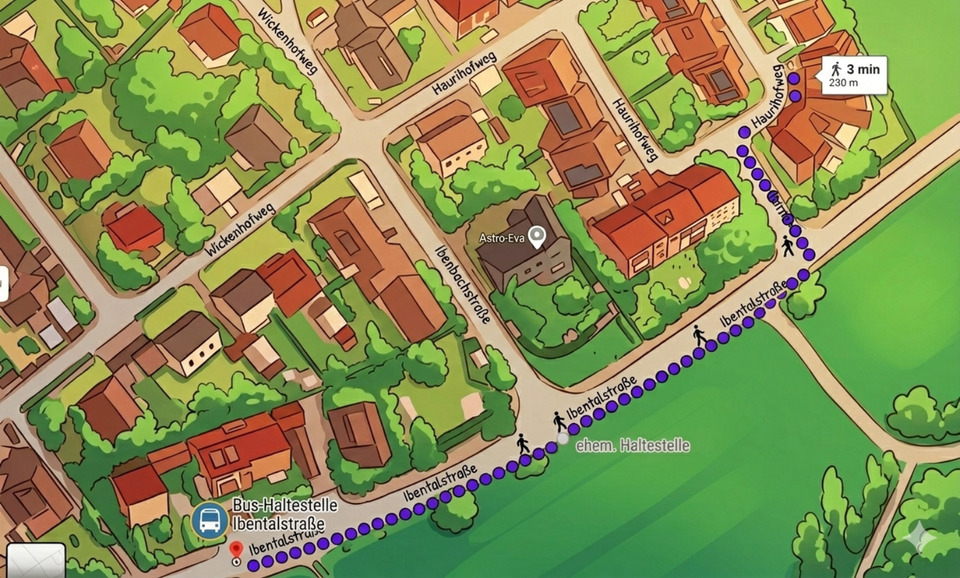Viewport: 960px width, 578px height.
Task: Open the map thumbnail in the corner
Action: [35, 560]
